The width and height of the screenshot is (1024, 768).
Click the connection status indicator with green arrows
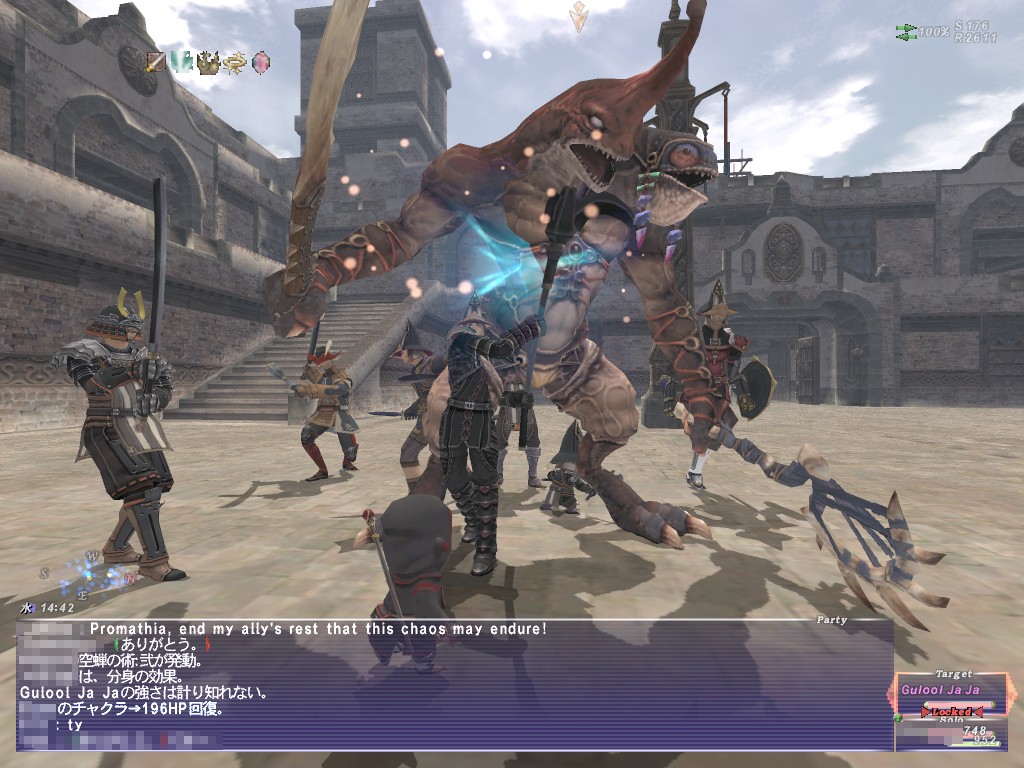click(x=907, y=32)
